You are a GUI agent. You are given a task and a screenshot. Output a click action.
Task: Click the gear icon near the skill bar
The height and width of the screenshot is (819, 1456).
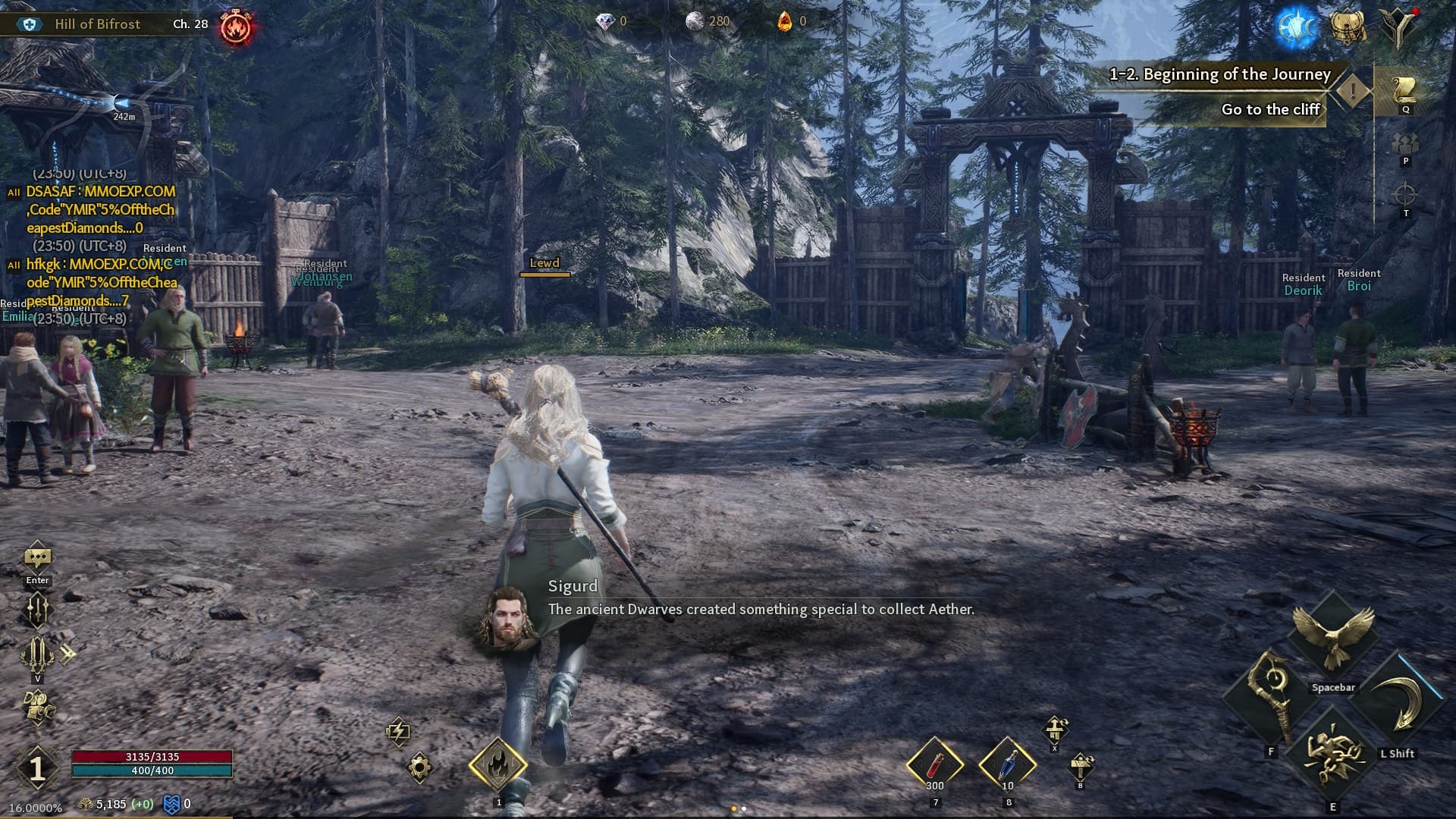pyautogui.click(x=419, y=767)
